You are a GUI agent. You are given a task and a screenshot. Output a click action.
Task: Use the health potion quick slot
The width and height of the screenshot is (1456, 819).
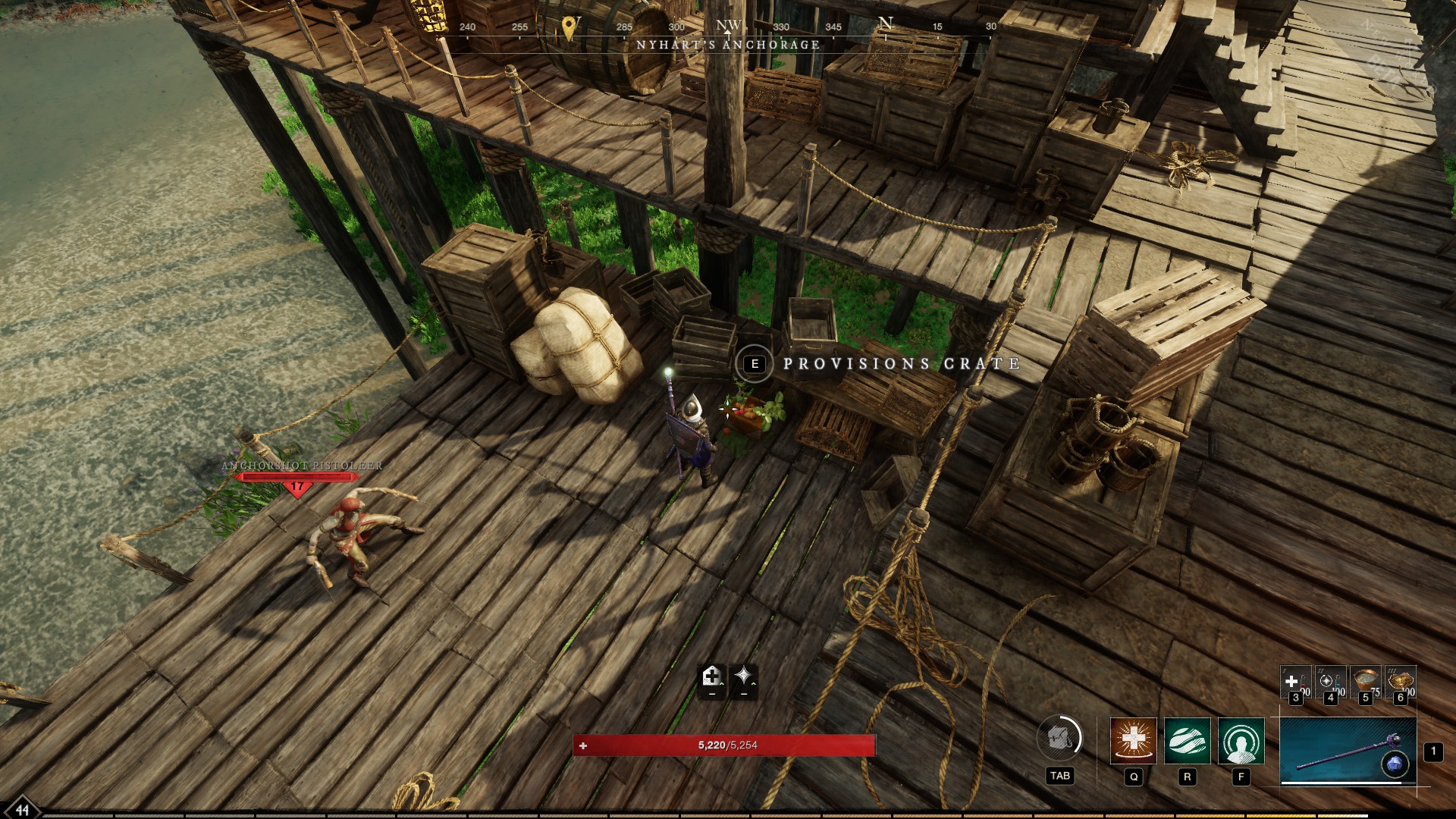pyautogui.click(x=1294, y=681)
